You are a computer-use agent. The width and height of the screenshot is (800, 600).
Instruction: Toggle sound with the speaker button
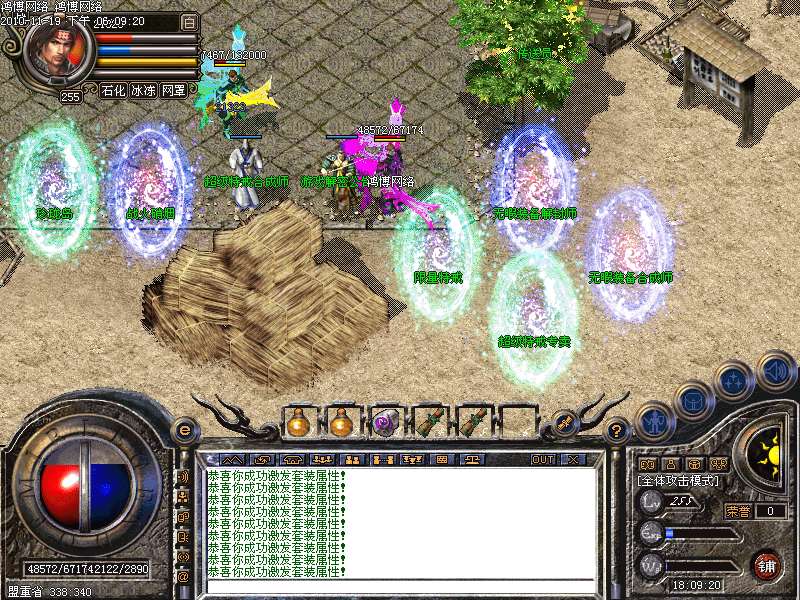(775, 372)
